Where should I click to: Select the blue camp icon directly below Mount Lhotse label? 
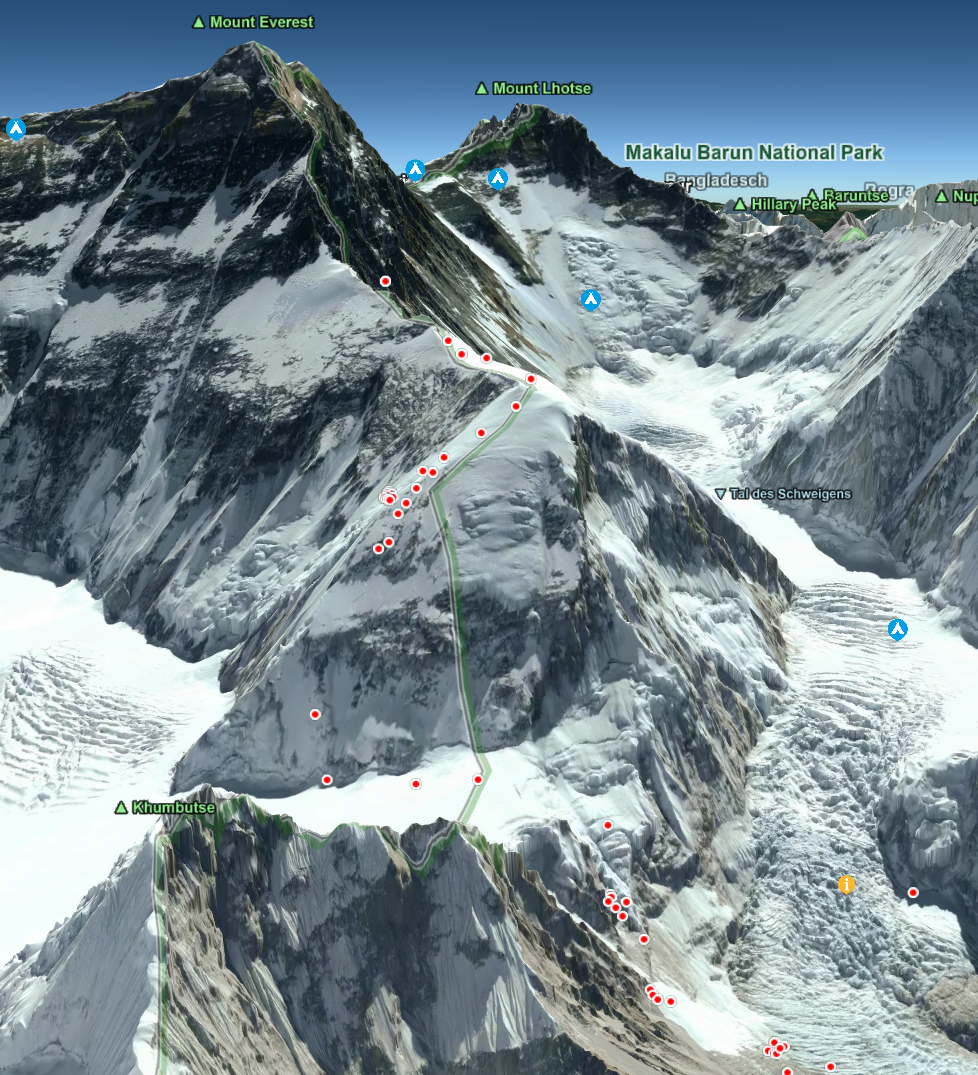point(498,179)
